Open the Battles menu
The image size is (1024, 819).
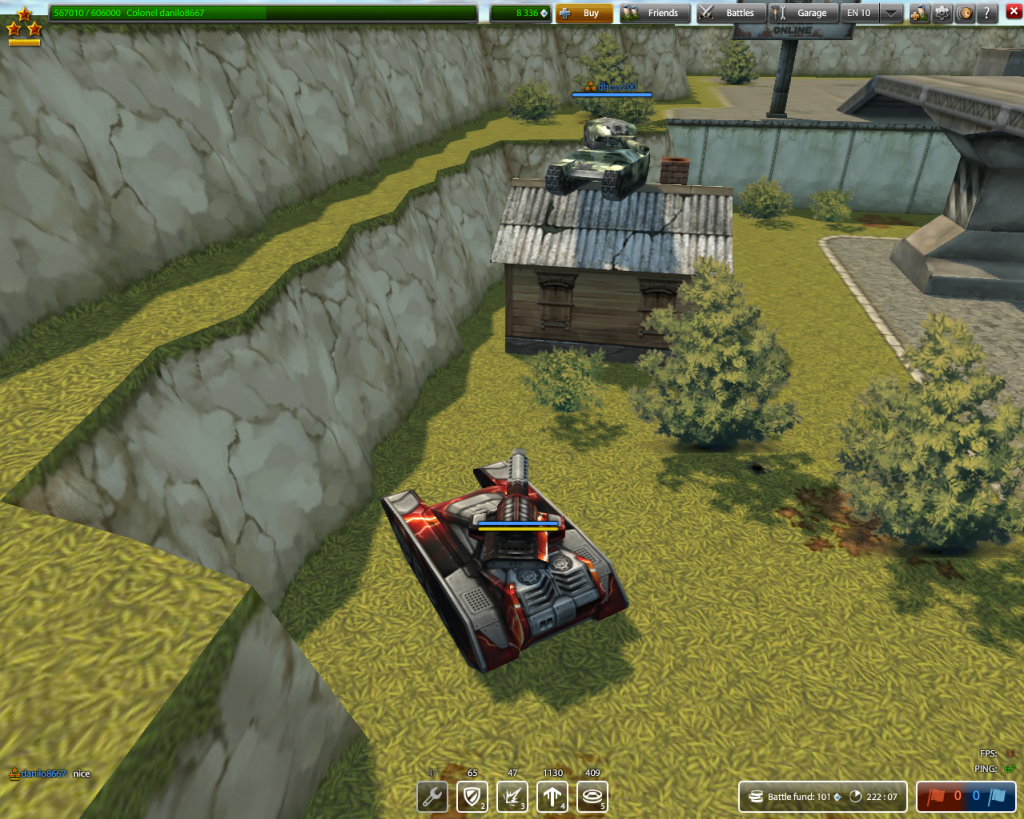click(730, 13)
